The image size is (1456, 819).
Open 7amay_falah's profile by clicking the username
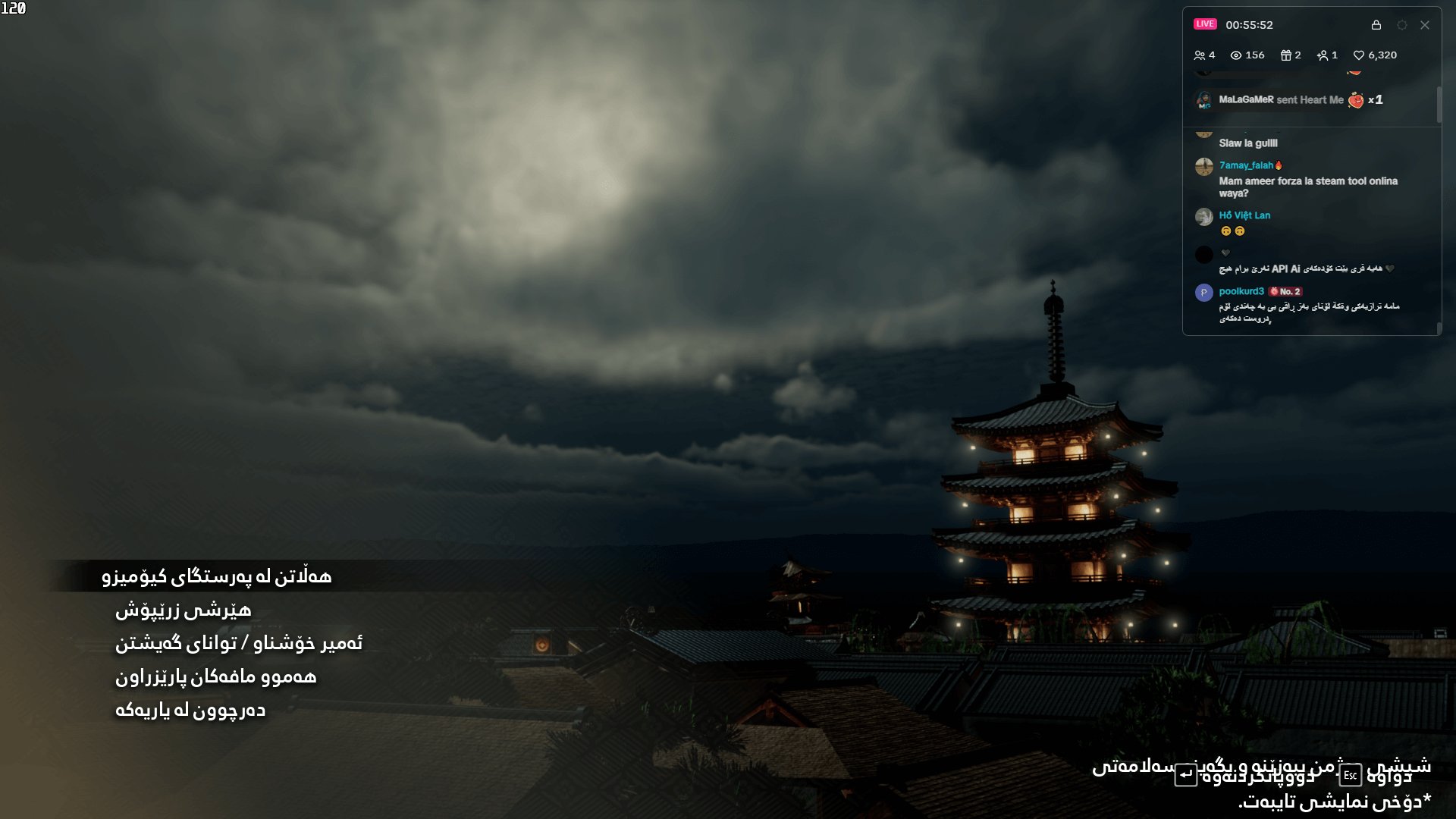pos(1245,165)
